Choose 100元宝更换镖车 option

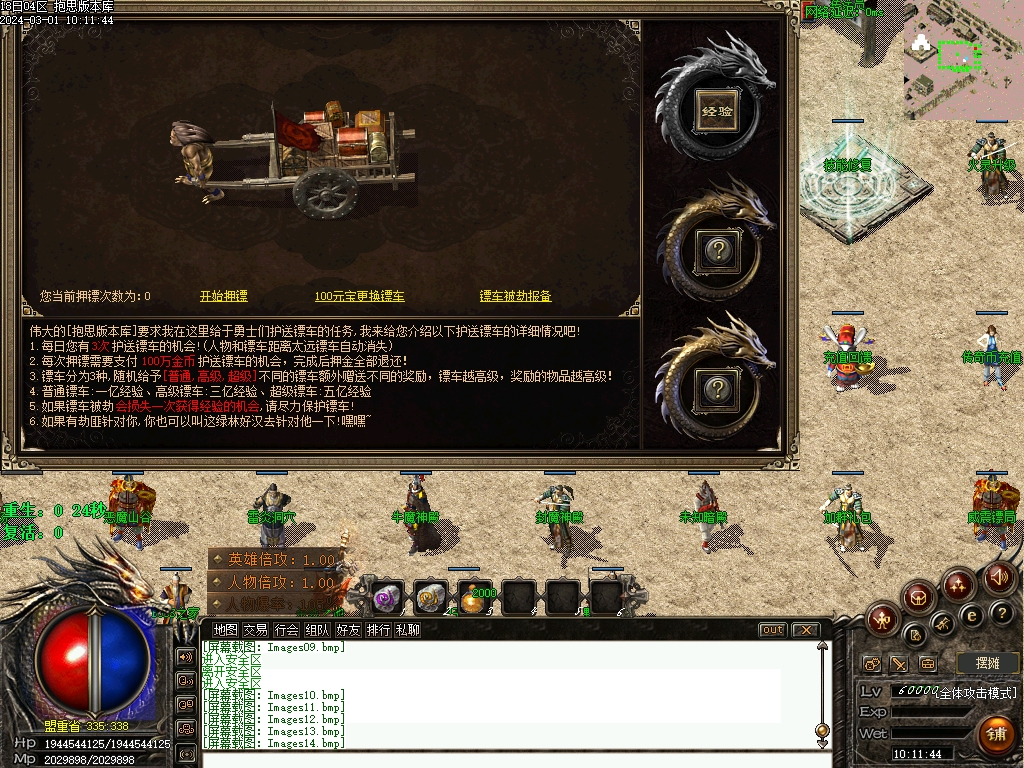[360, 296]
